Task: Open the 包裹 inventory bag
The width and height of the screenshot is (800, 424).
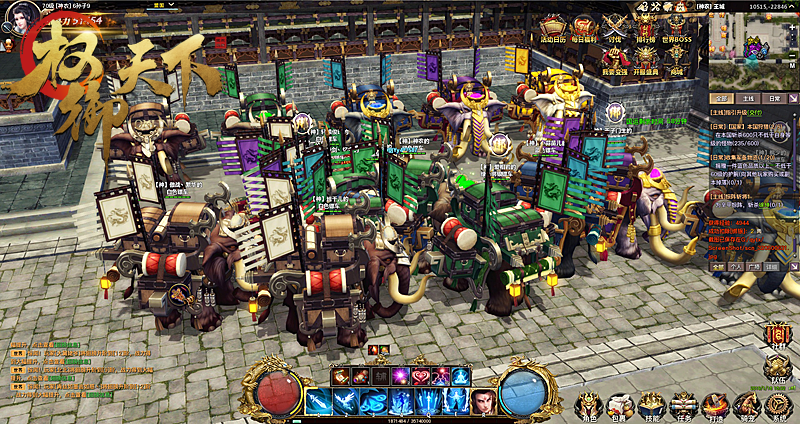Action: click(x=620, y=404)
